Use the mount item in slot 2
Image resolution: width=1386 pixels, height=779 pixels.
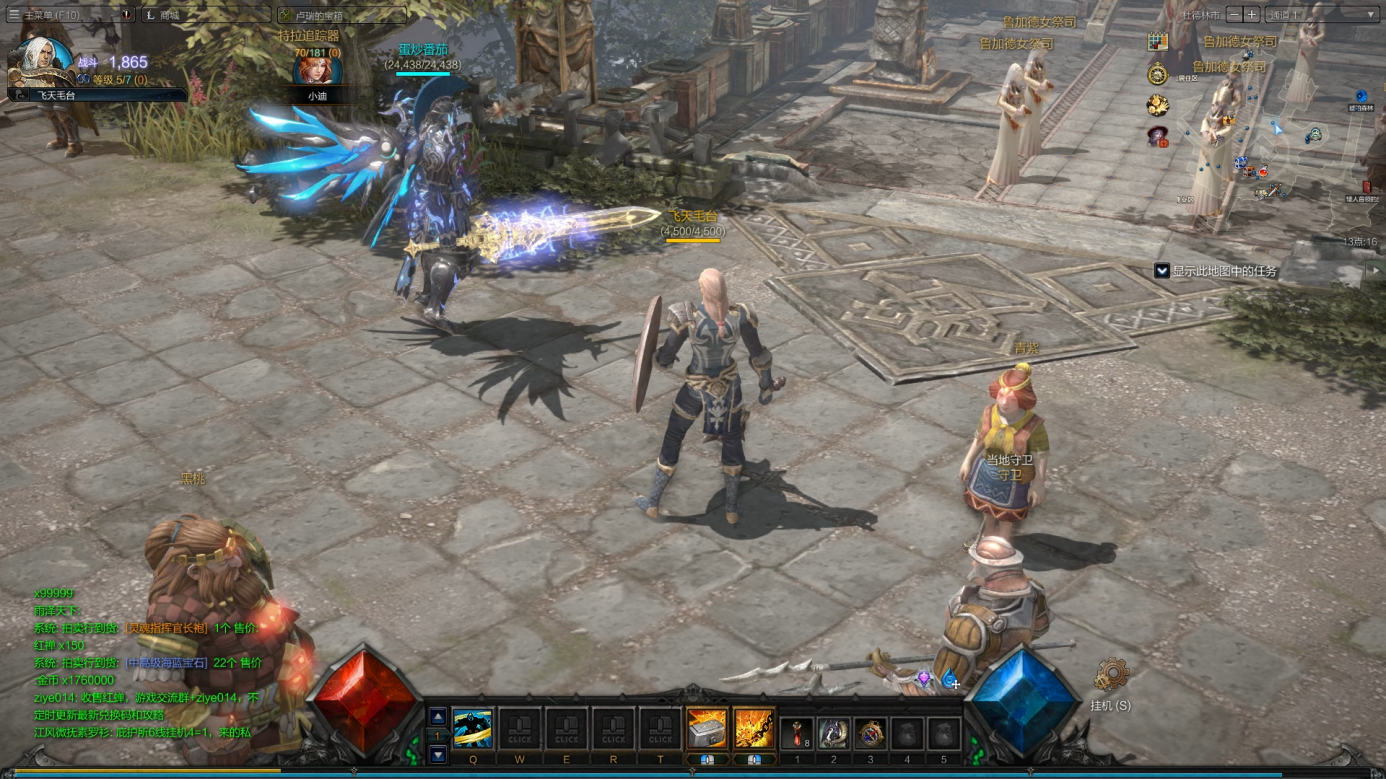point(833,734)
